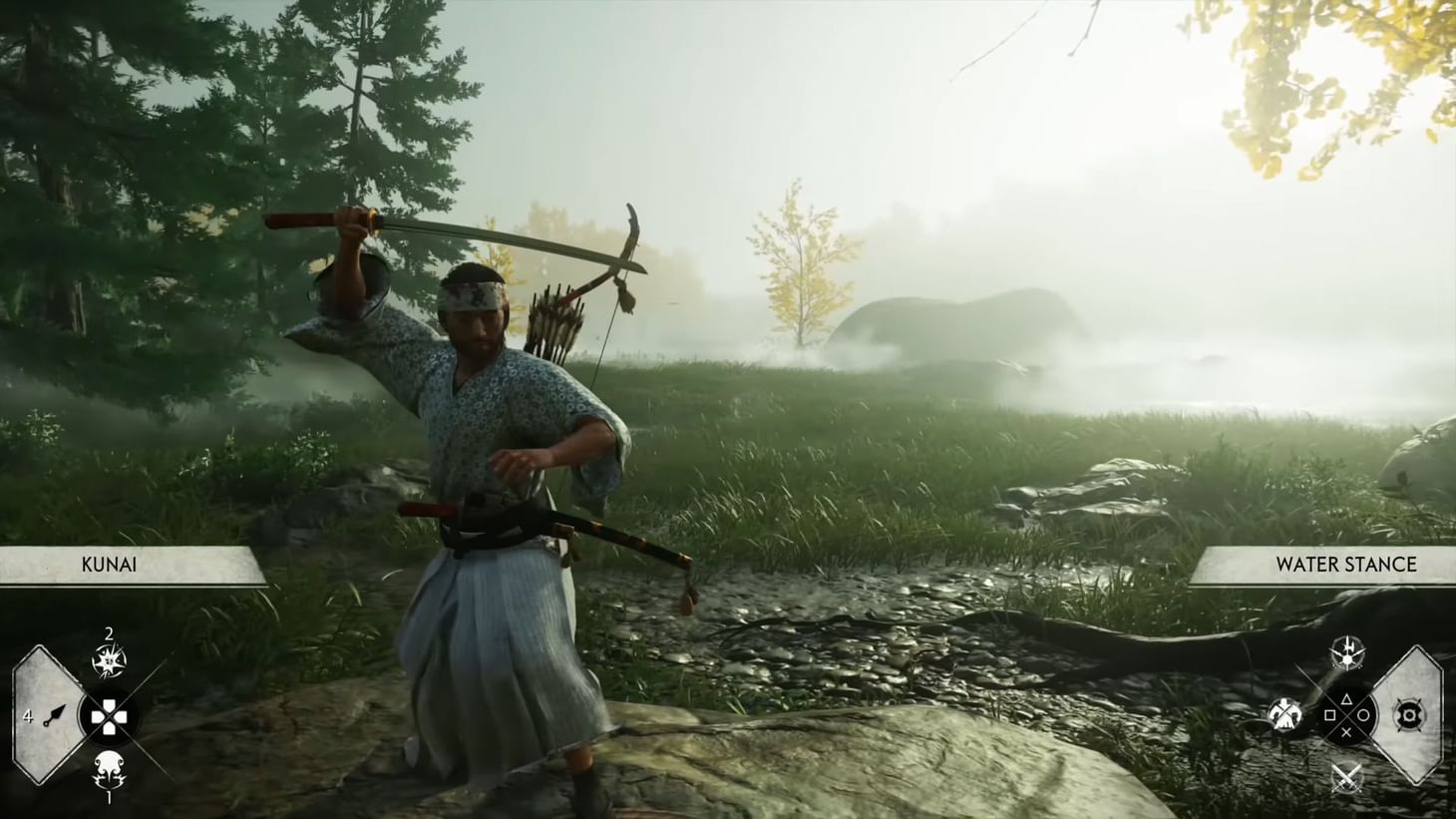Click the number 2 above the Sticky Bomb
Screen dimensions: 1456x819
coord(110,633)
